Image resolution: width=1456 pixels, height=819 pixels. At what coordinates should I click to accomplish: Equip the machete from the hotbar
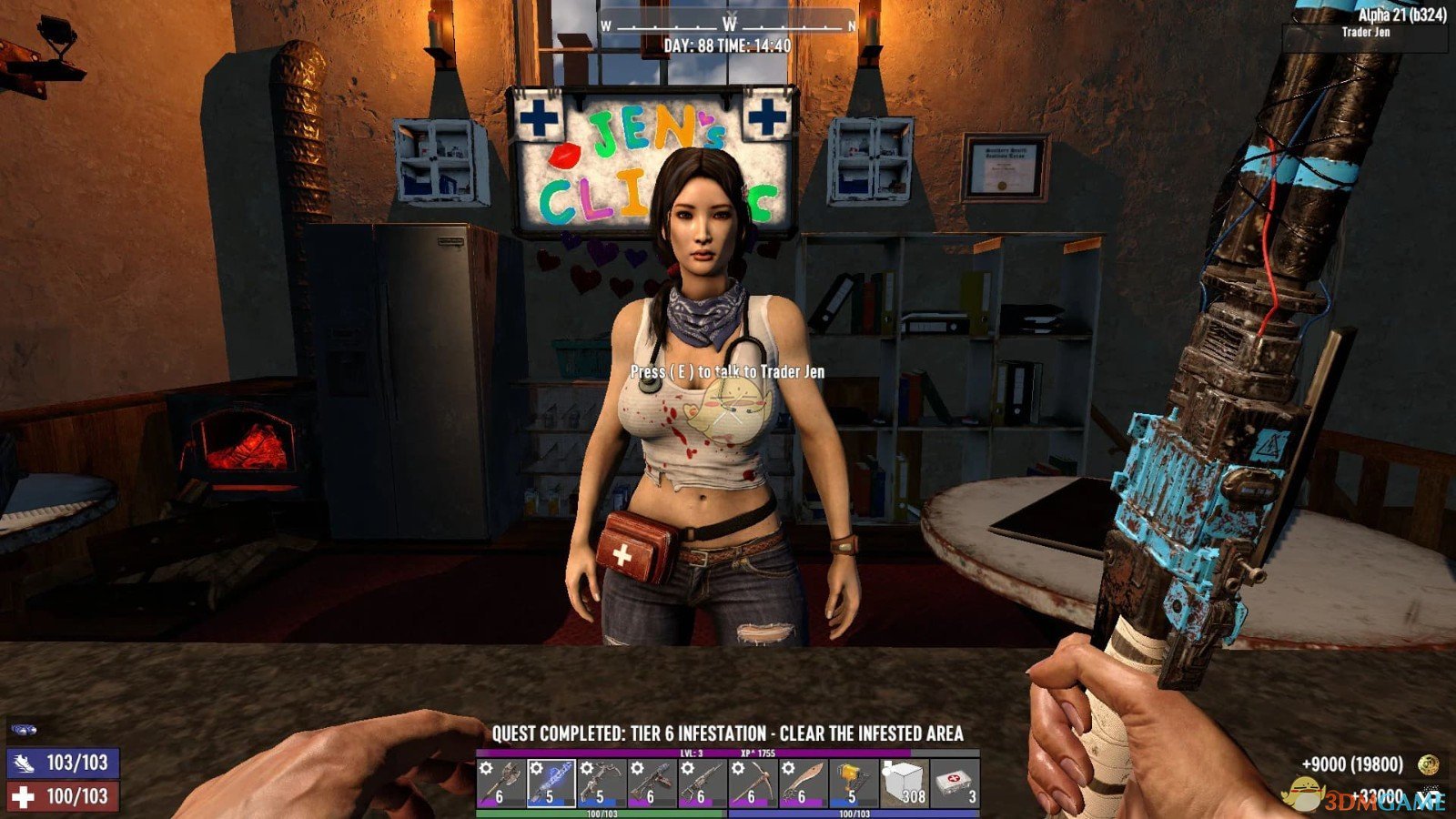[x=802, y=784]
